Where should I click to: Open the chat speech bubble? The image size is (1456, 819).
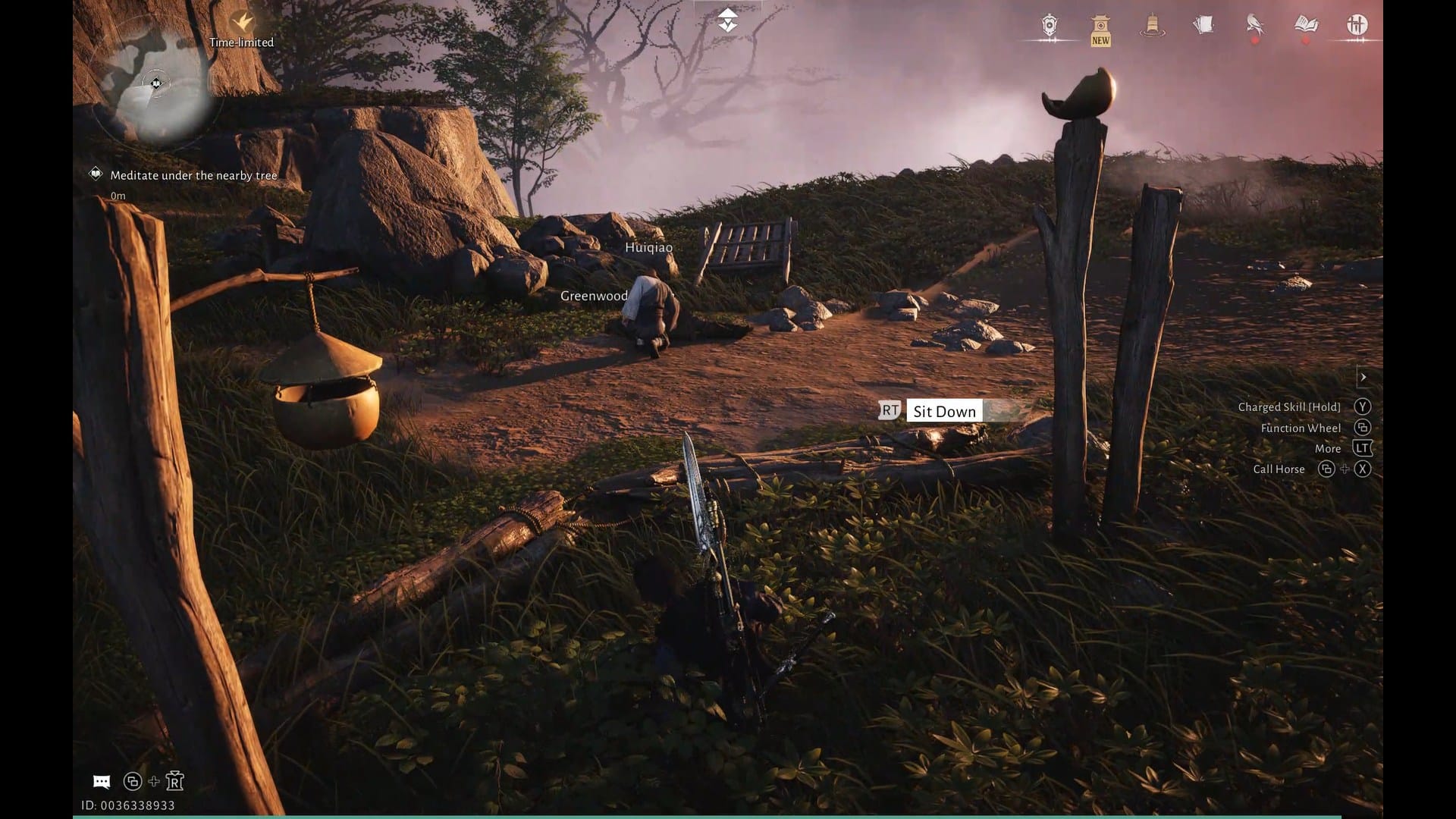tap(102, 782)
